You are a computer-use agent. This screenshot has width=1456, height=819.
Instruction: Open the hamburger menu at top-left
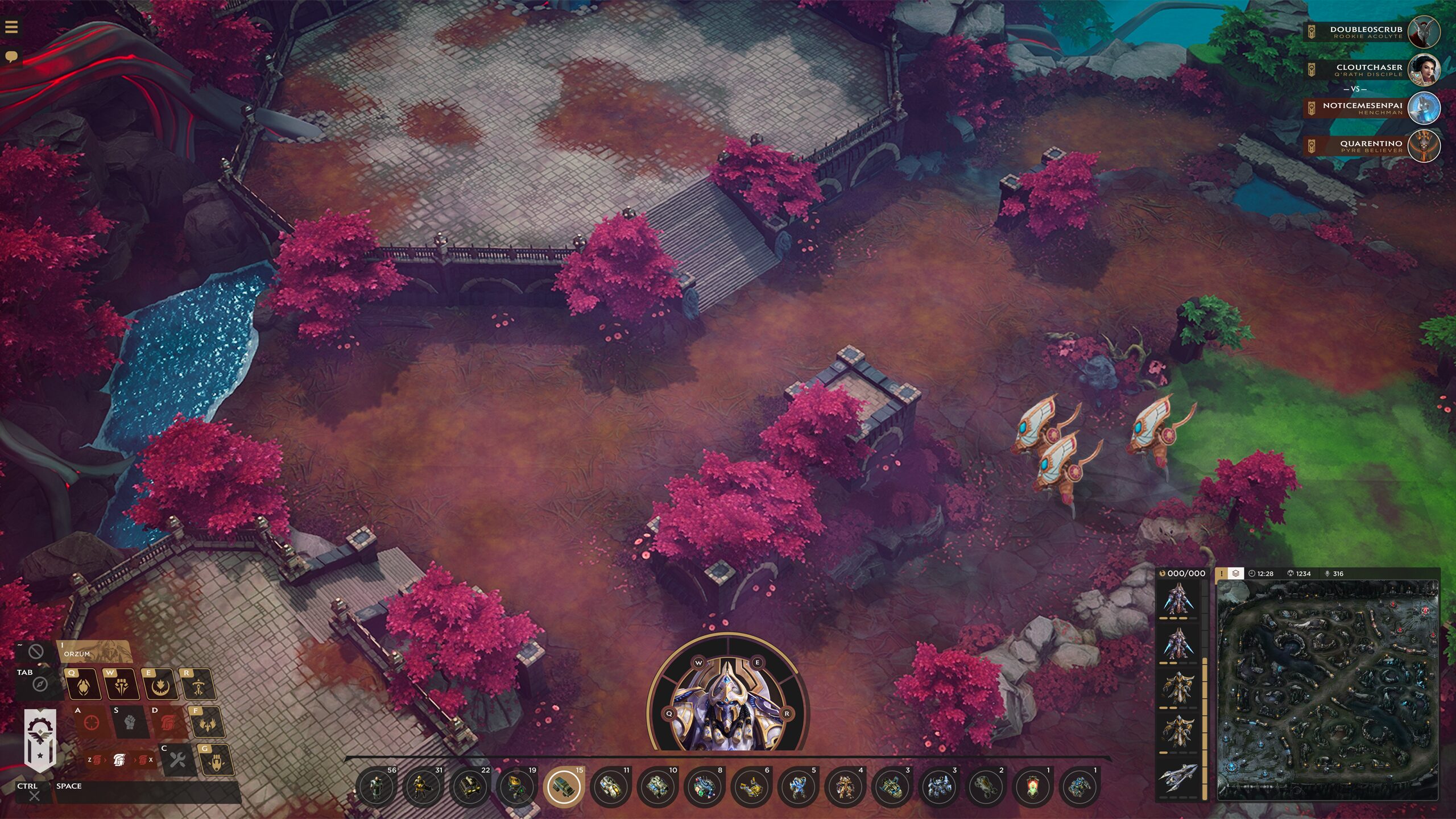click(x=13, y=26)
